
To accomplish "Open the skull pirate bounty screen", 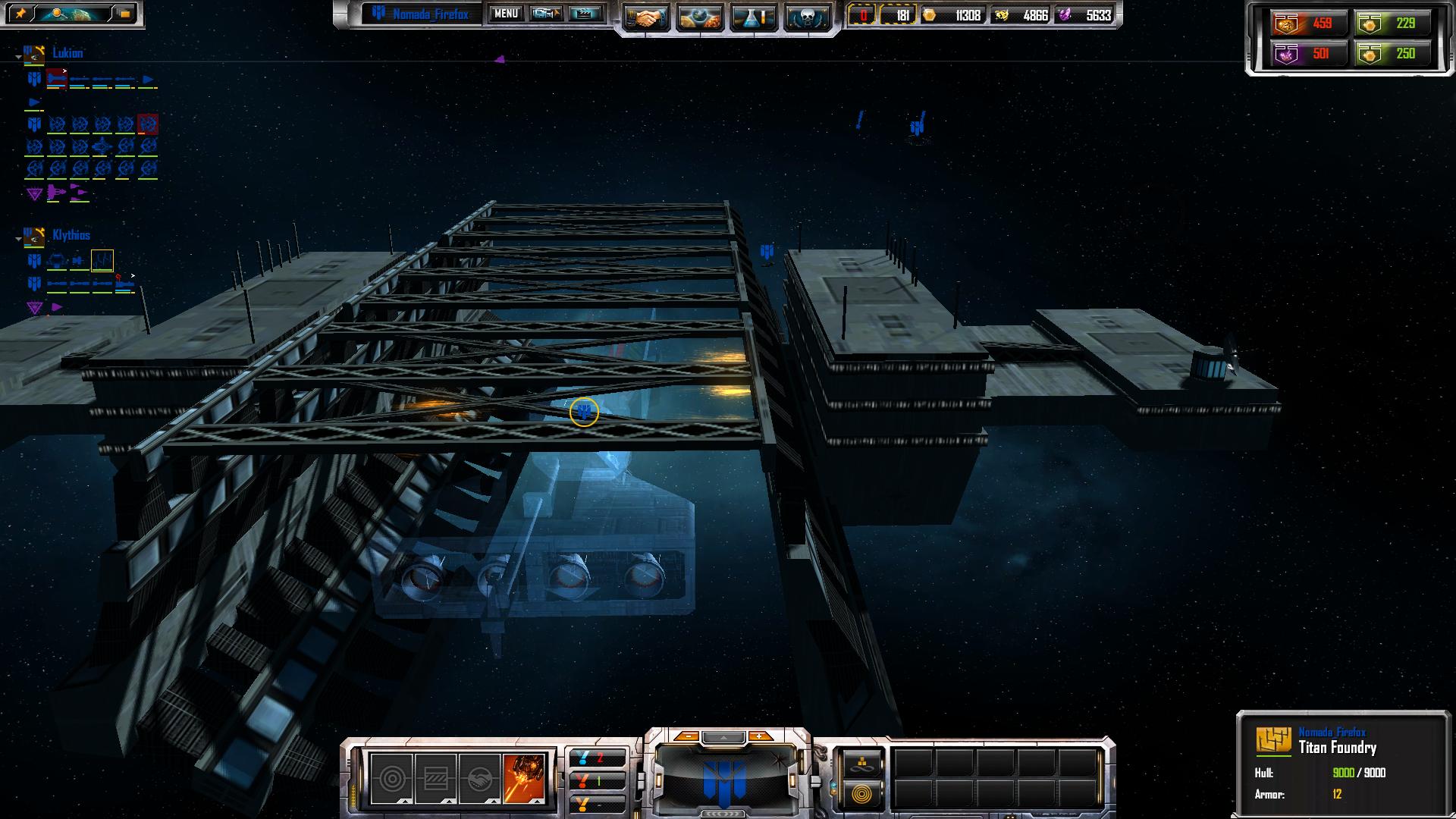I will click(806, 17).
